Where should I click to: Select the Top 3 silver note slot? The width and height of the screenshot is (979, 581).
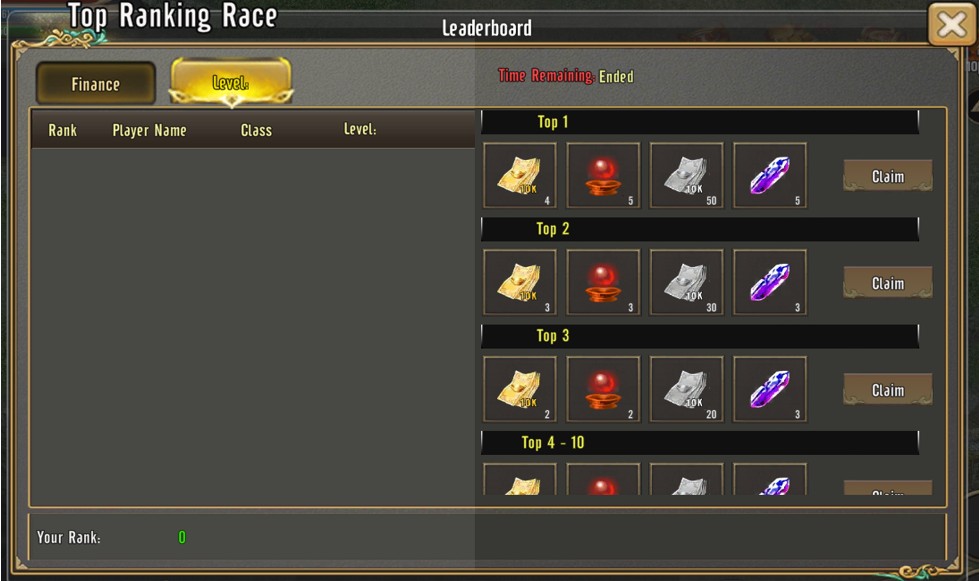[x=686, y=390]
